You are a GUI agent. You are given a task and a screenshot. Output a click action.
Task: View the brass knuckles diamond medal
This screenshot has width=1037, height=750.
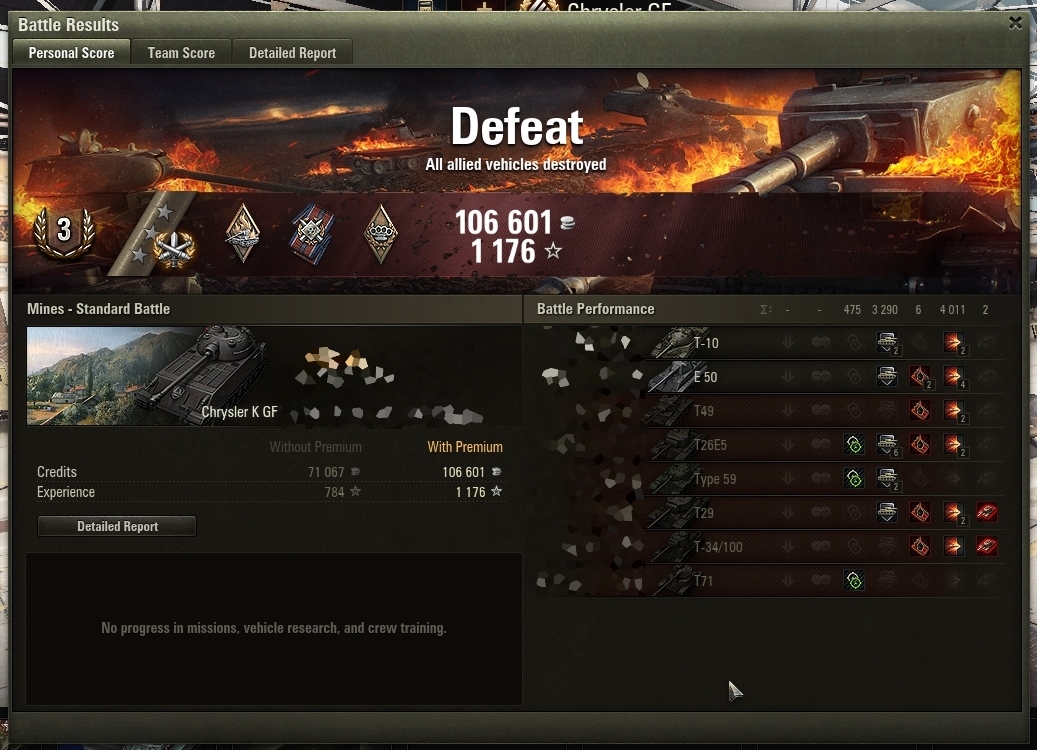[380, 233]
